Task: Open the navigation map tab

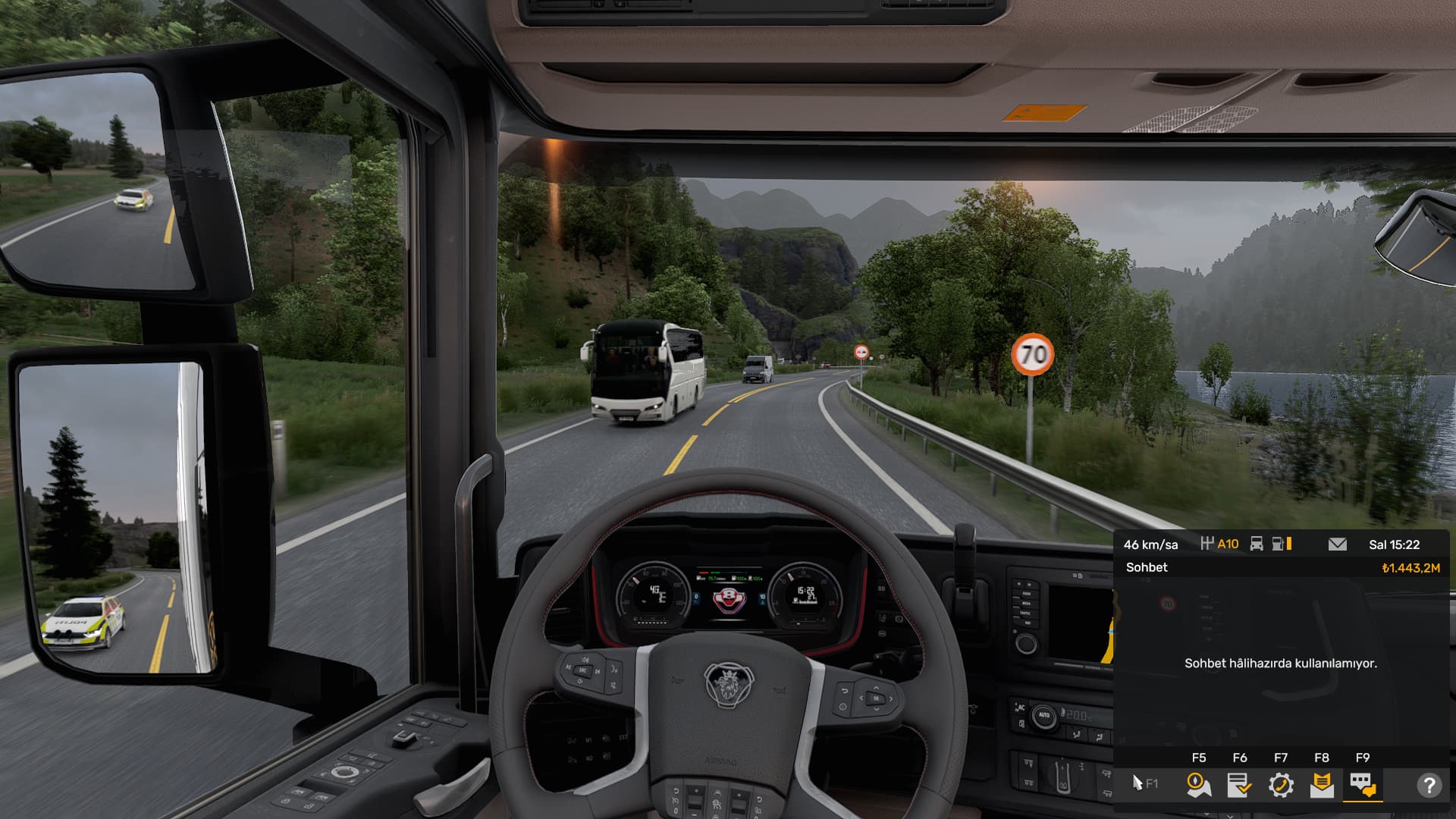Action: click(1198, 785)
